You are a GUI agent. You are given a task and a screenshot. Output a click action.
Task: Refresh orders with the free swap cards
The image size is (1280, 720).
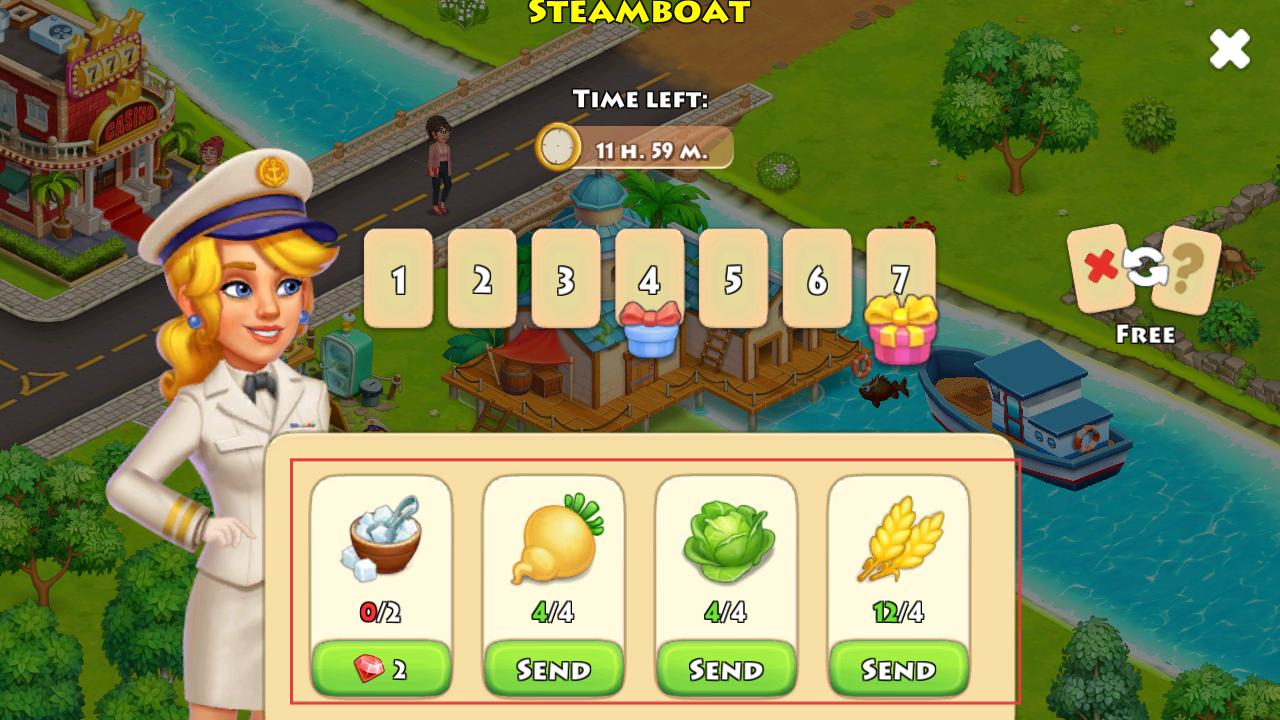1144,268
